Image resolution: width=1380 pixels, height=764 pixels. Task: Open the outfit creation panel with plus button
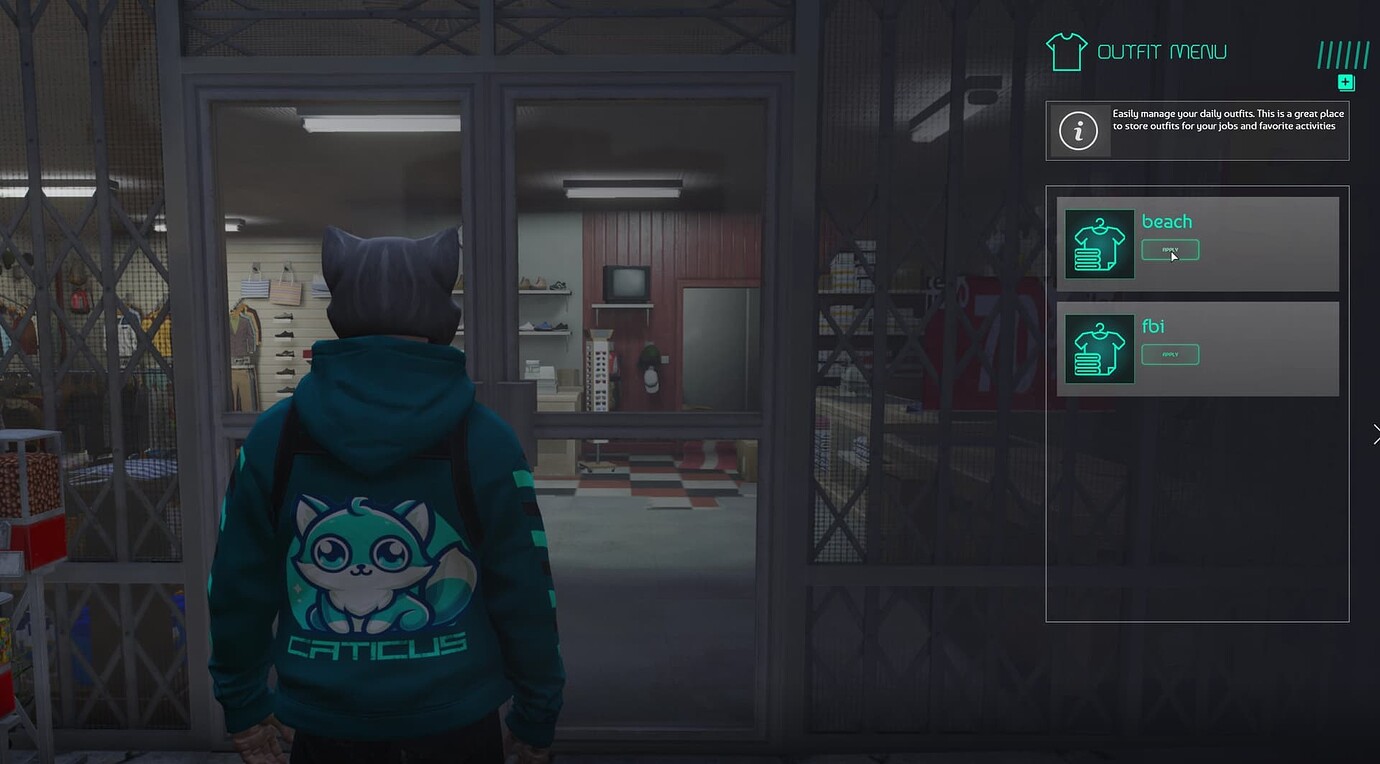1345,83
